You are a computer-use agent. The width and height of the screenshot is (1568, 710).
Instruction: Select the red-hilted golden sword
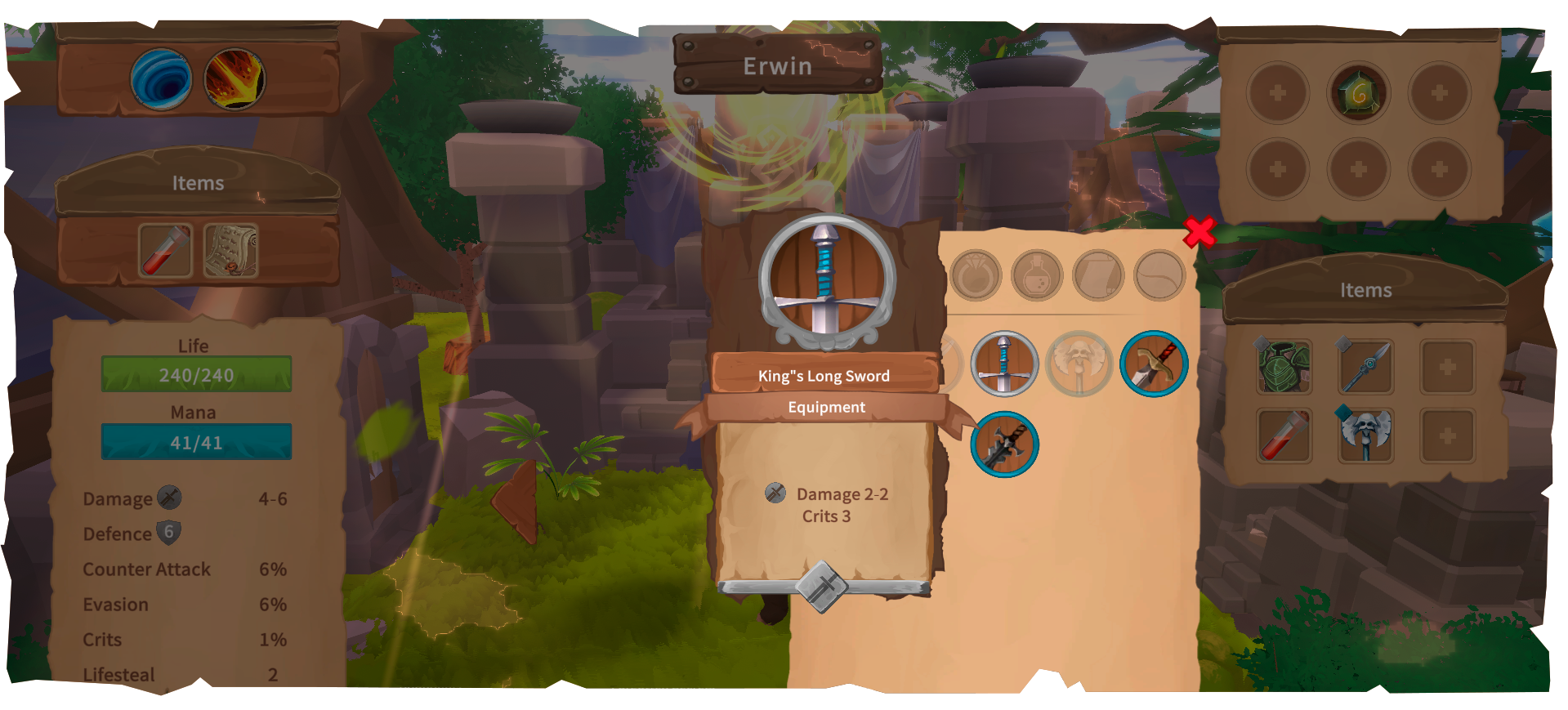pyautogui.click(x=1153, y=364)
